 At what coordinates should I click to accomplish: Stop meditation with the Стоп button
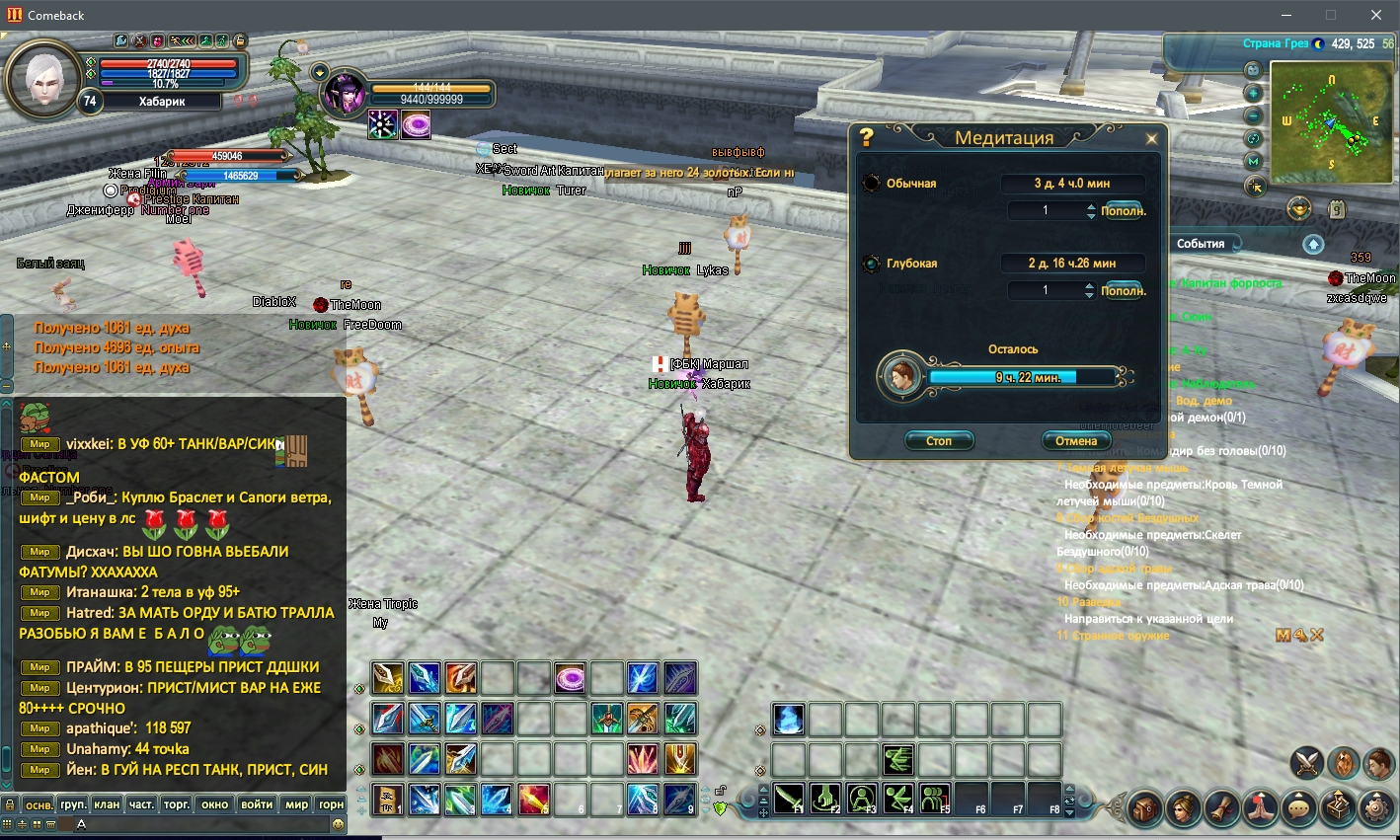pos(939,441)
